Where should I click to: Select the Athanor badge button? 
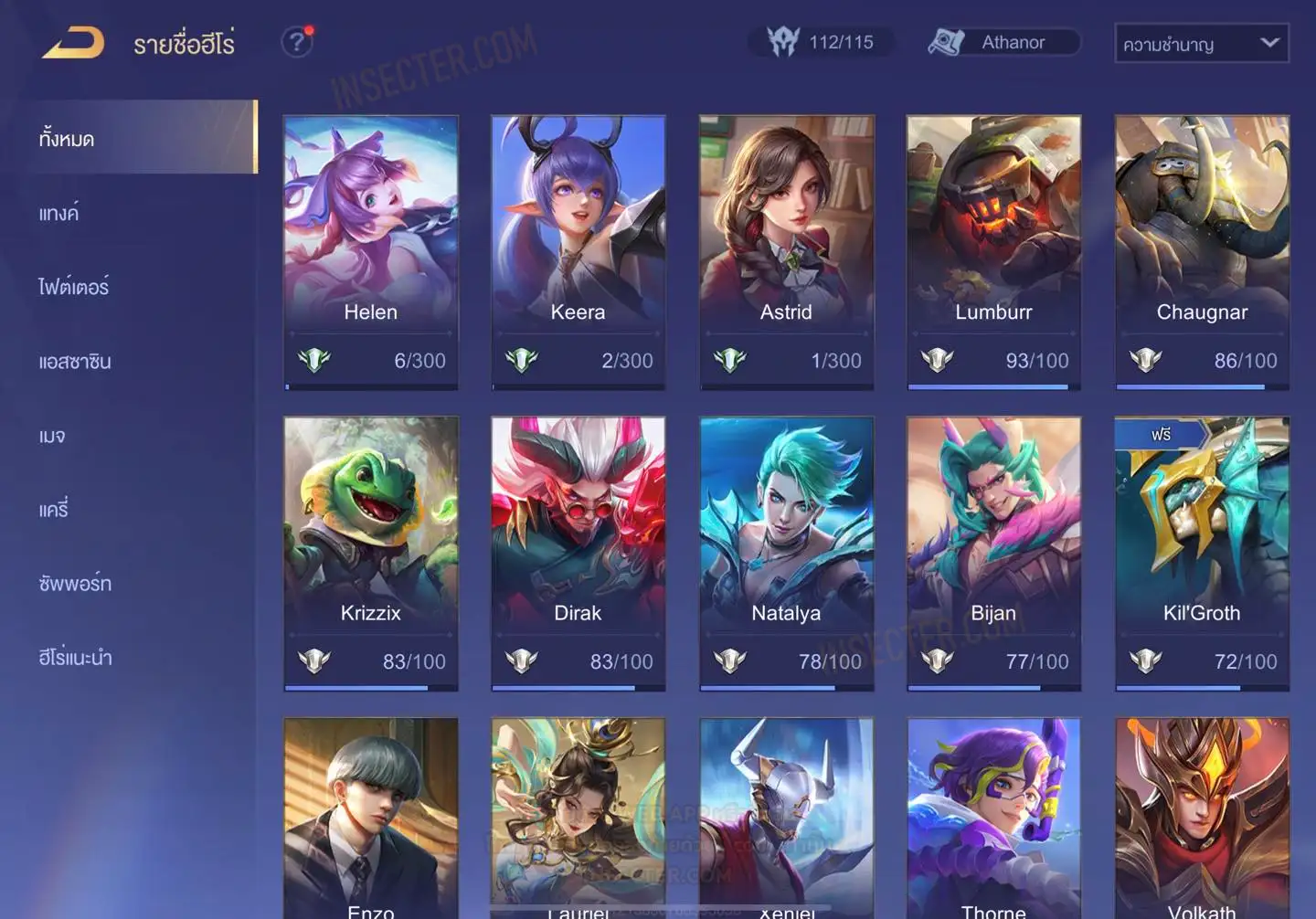[1003, 42]
